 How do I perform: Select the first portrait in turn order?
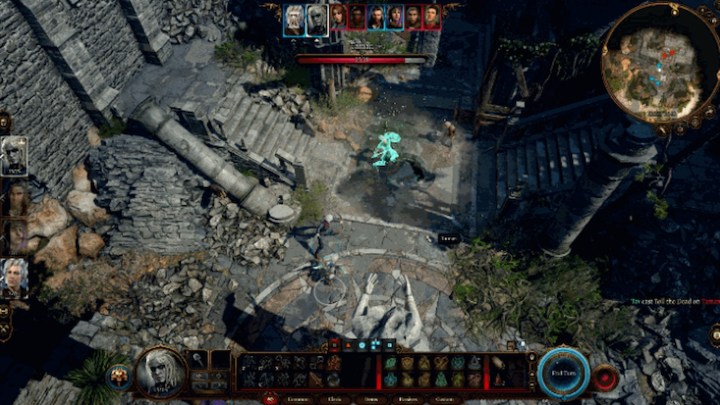tap(293, 18)
